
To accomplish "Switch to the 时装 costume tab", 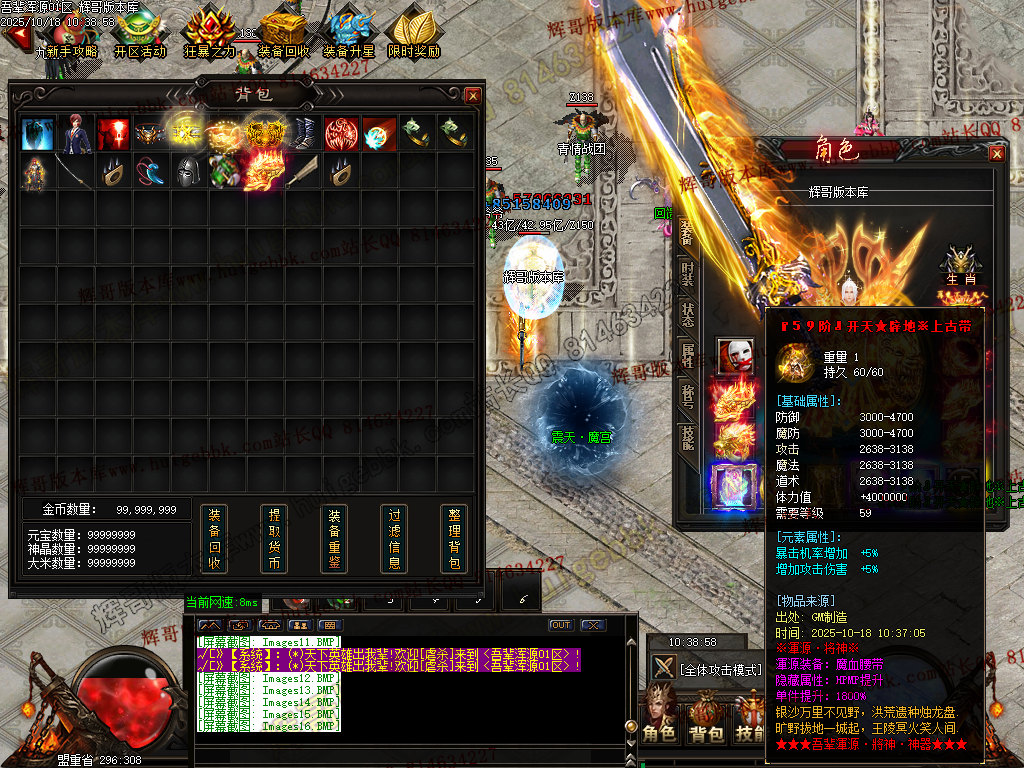I will (688, 272).
